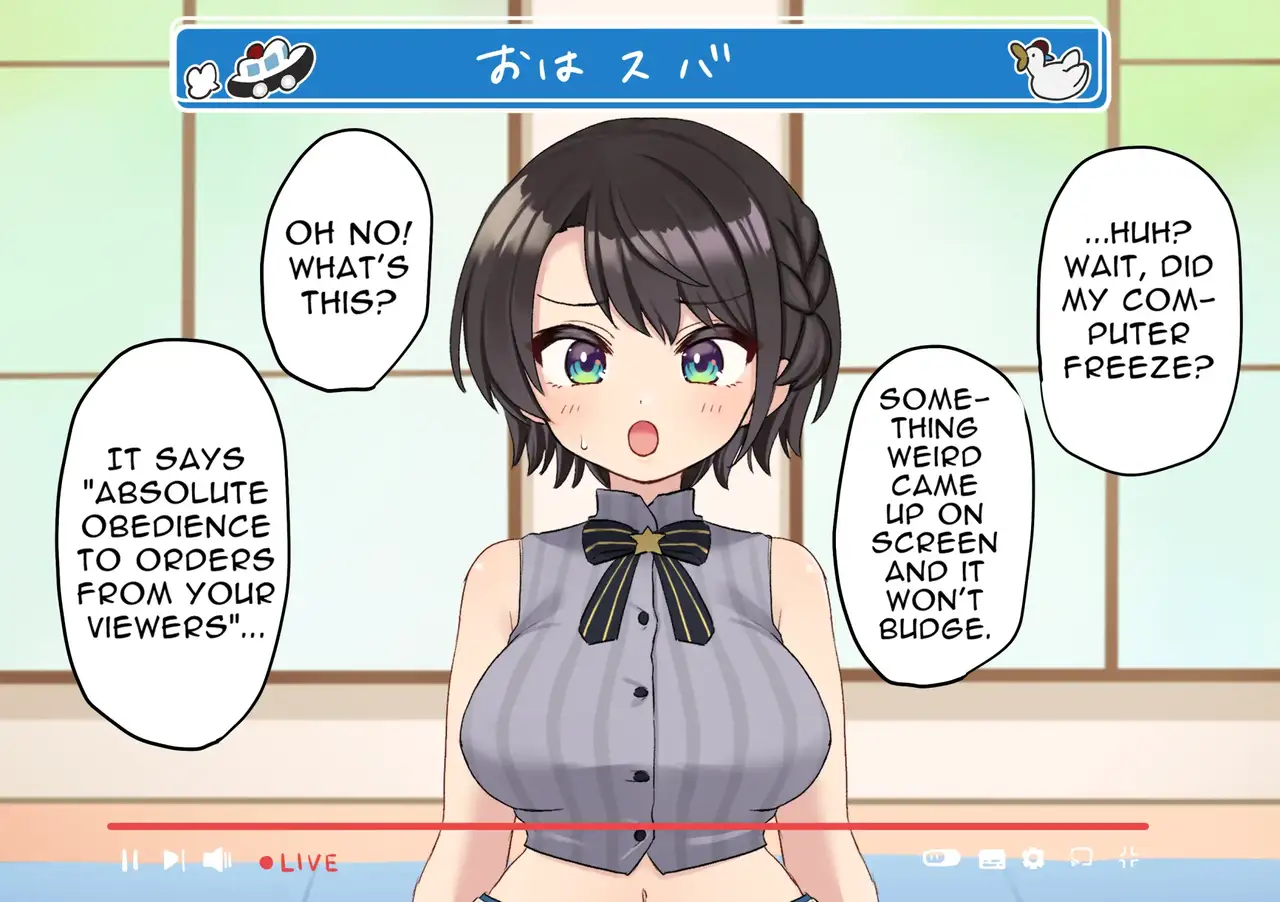Cast the stream to another screen
The height and width of the screenshot is (902, 1280).
tap(1080, 858)
